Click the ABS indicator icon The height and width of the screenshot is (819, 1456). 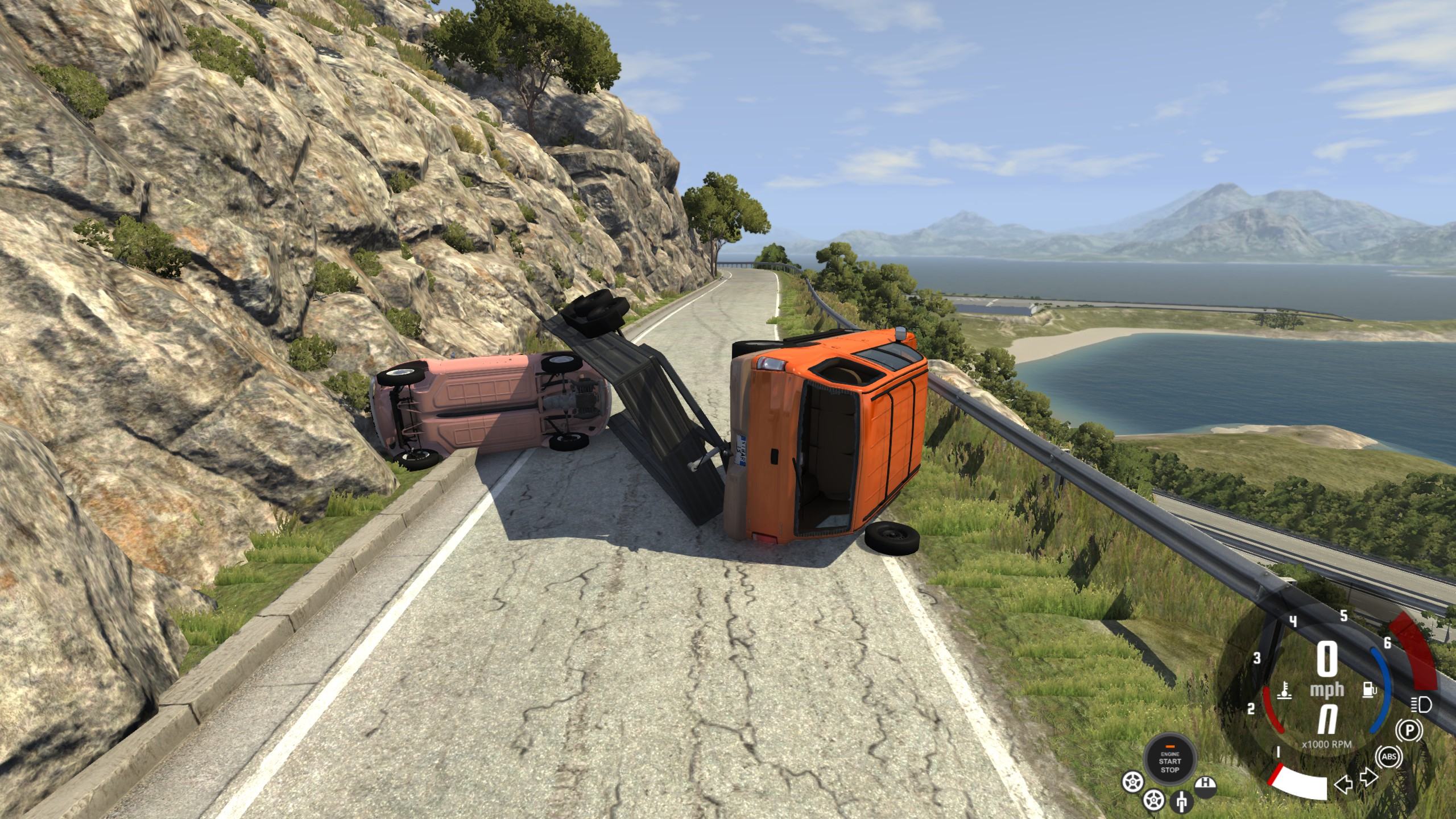1388,757
